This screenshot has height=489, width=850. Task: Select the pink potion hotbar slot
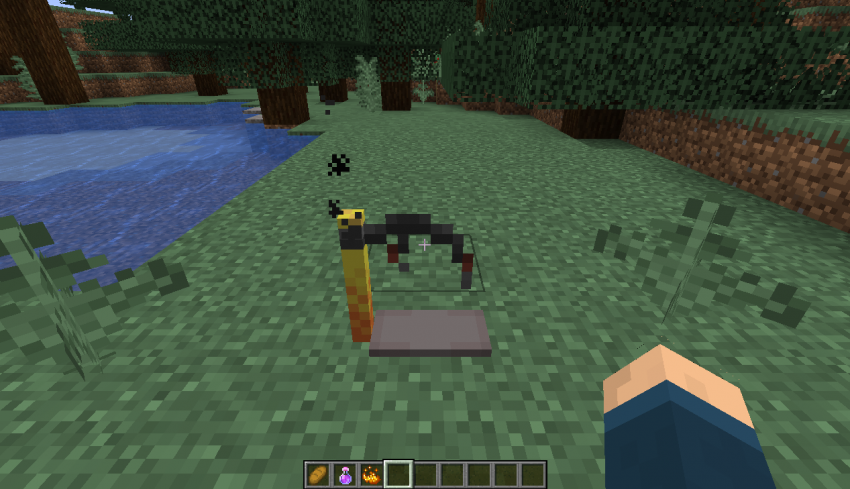[344, 474]
